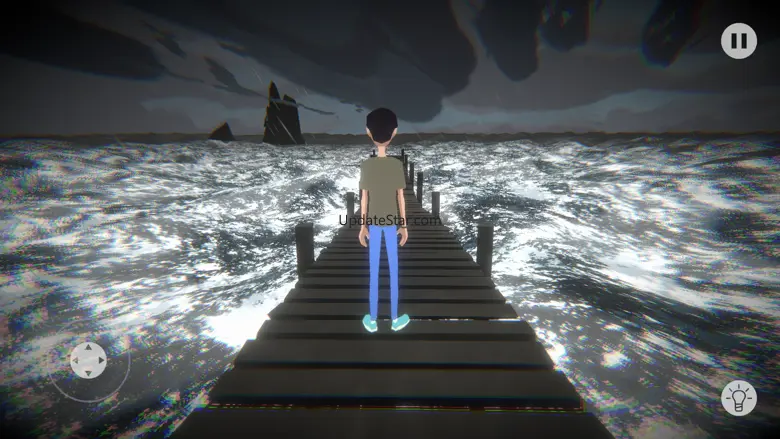Pause the game with the pause button
Screen dimensions: 780x439
coord(738,41)
